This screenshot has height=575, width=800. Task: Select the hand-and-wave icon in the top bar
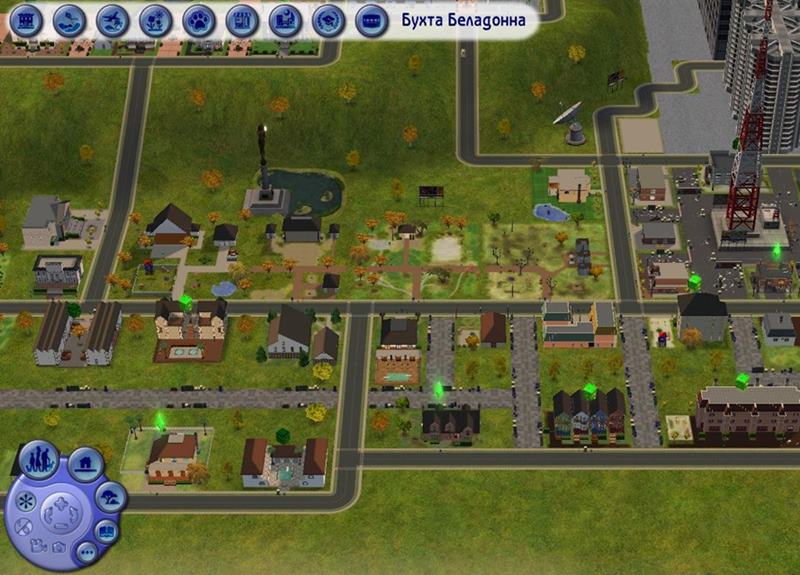[x=69, y=19]
